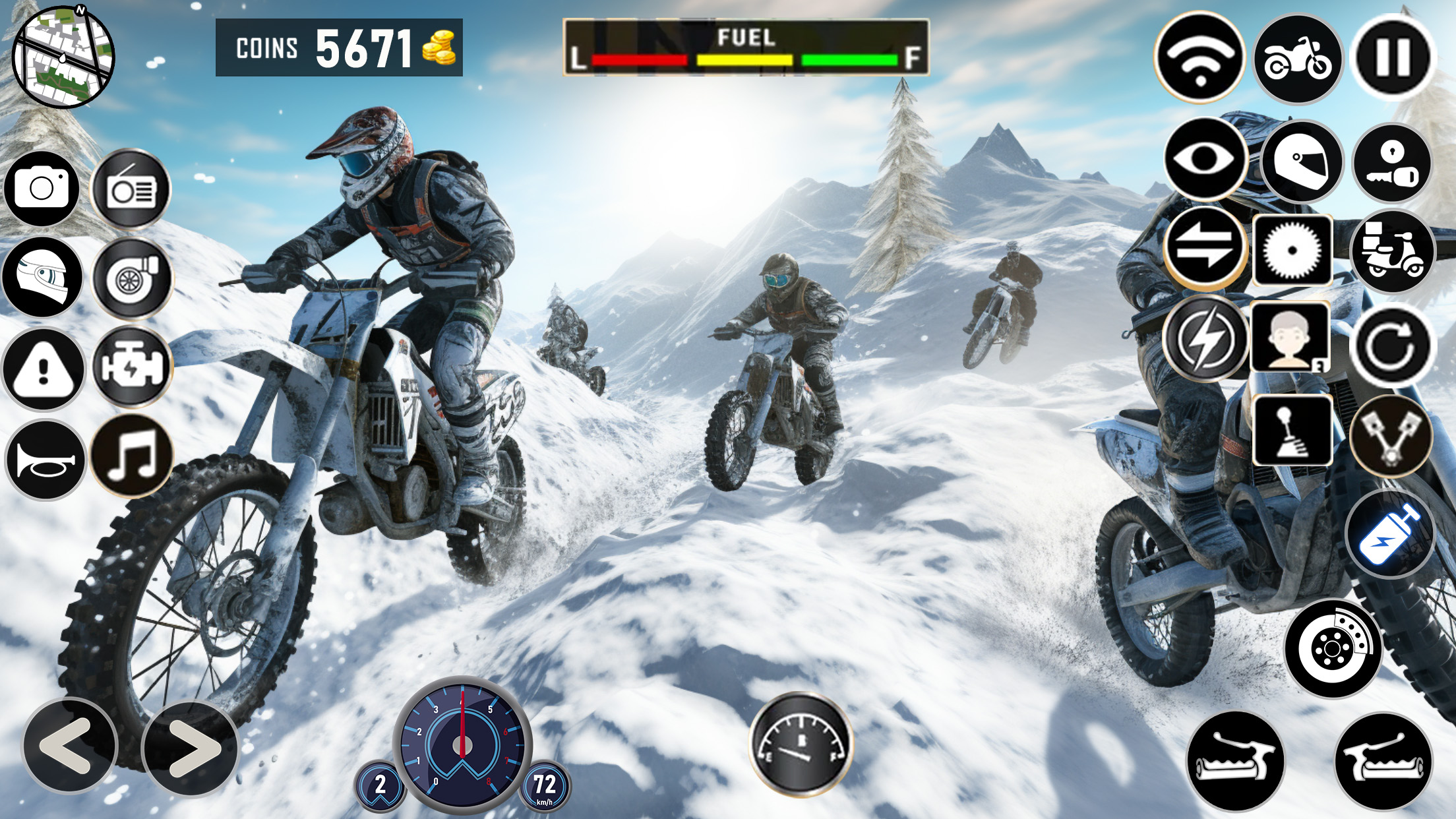The image size is (1456, 819).
Task: Open the motorcycle selection icon
Action: click(x=1297, y=59)
